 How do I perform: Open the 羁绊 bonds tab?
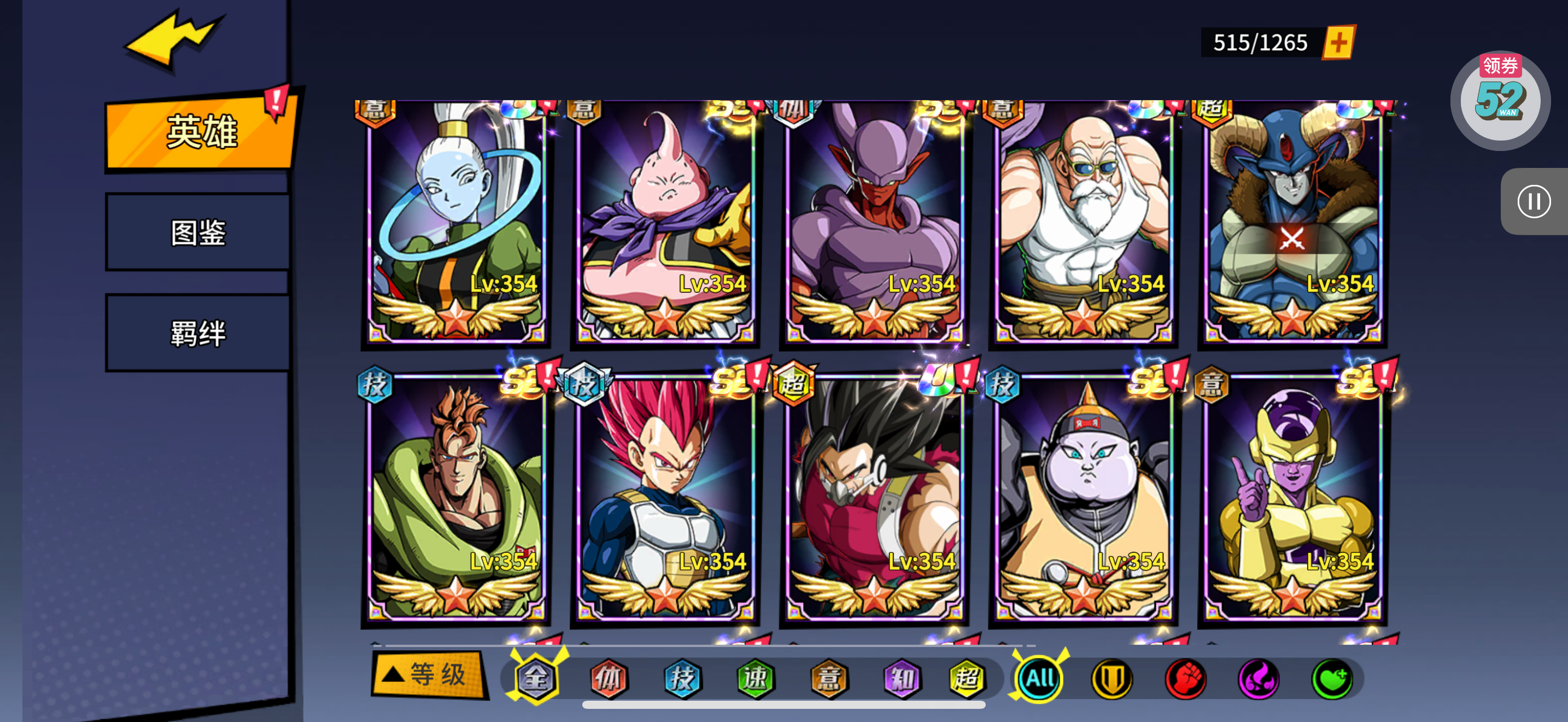(198, 333)
